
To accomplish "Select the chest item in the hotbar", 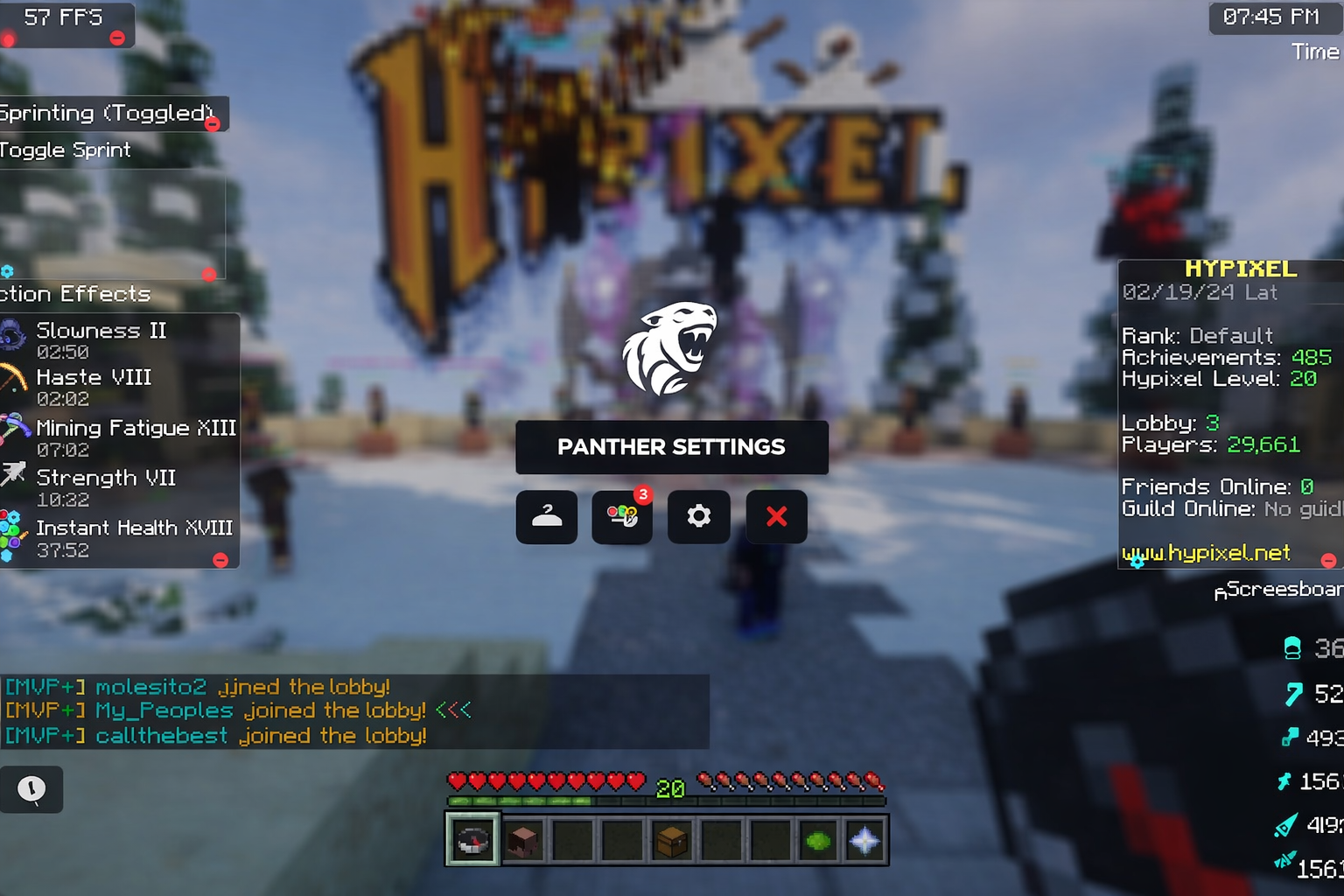I will click(670, 840).
